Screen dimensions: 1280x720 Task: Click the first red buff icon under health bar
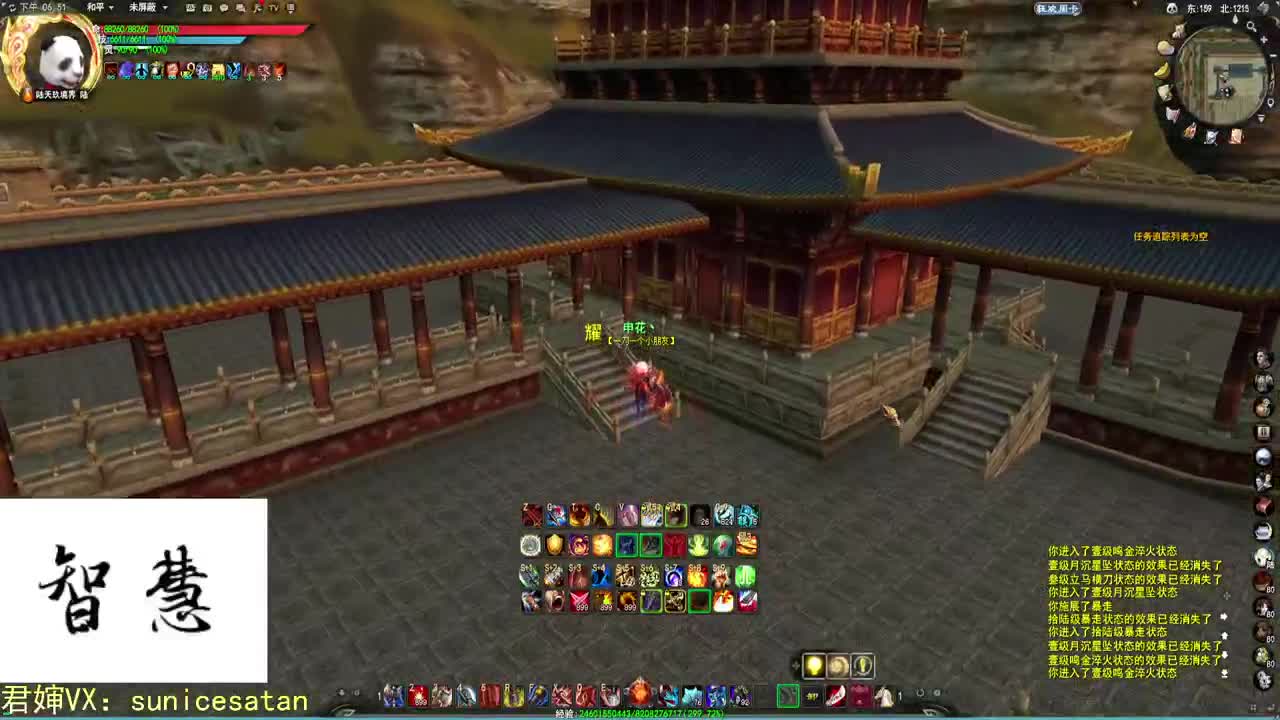point(111,69)
